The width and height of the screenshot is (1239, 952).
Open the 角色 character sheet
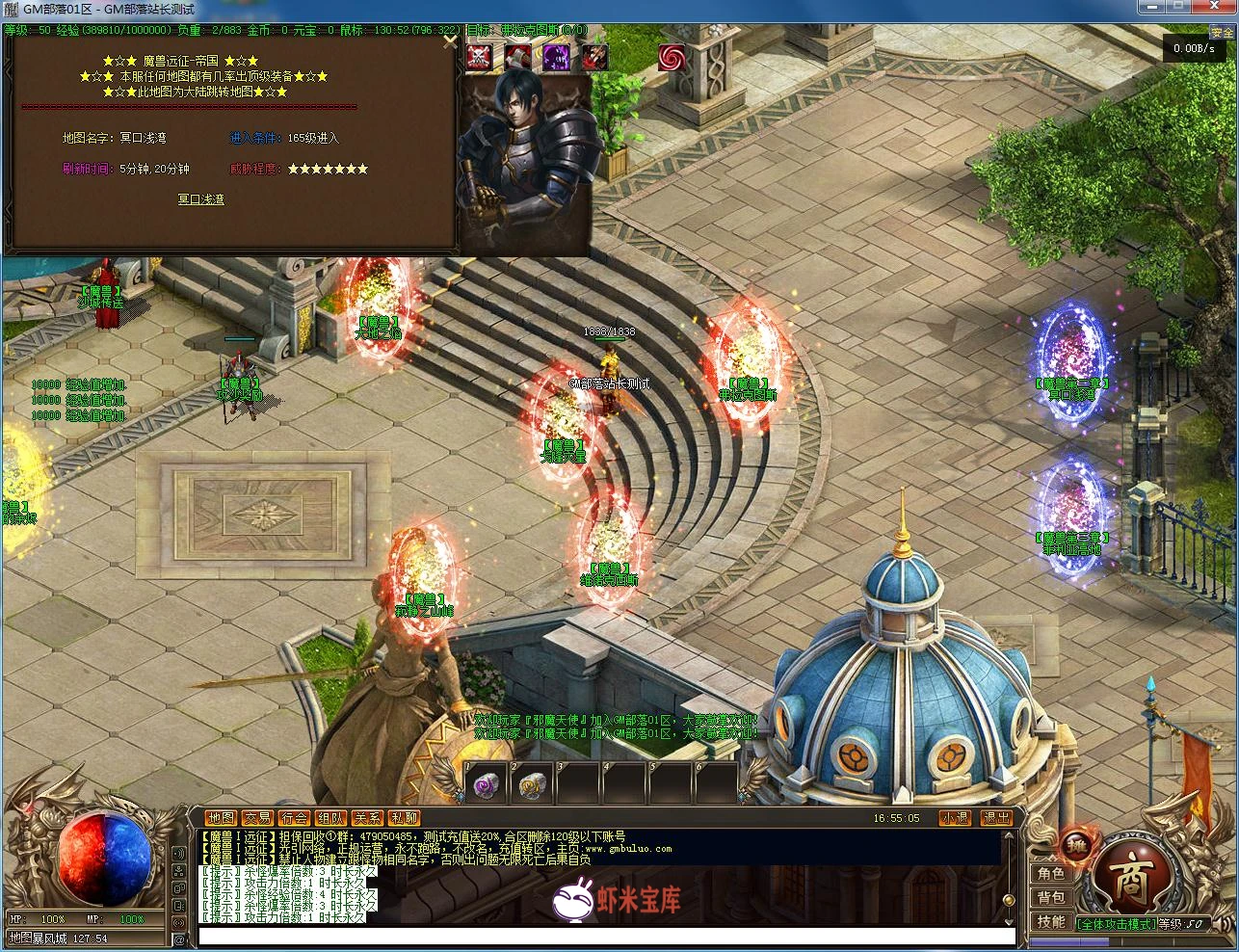tap(1051, 873)
